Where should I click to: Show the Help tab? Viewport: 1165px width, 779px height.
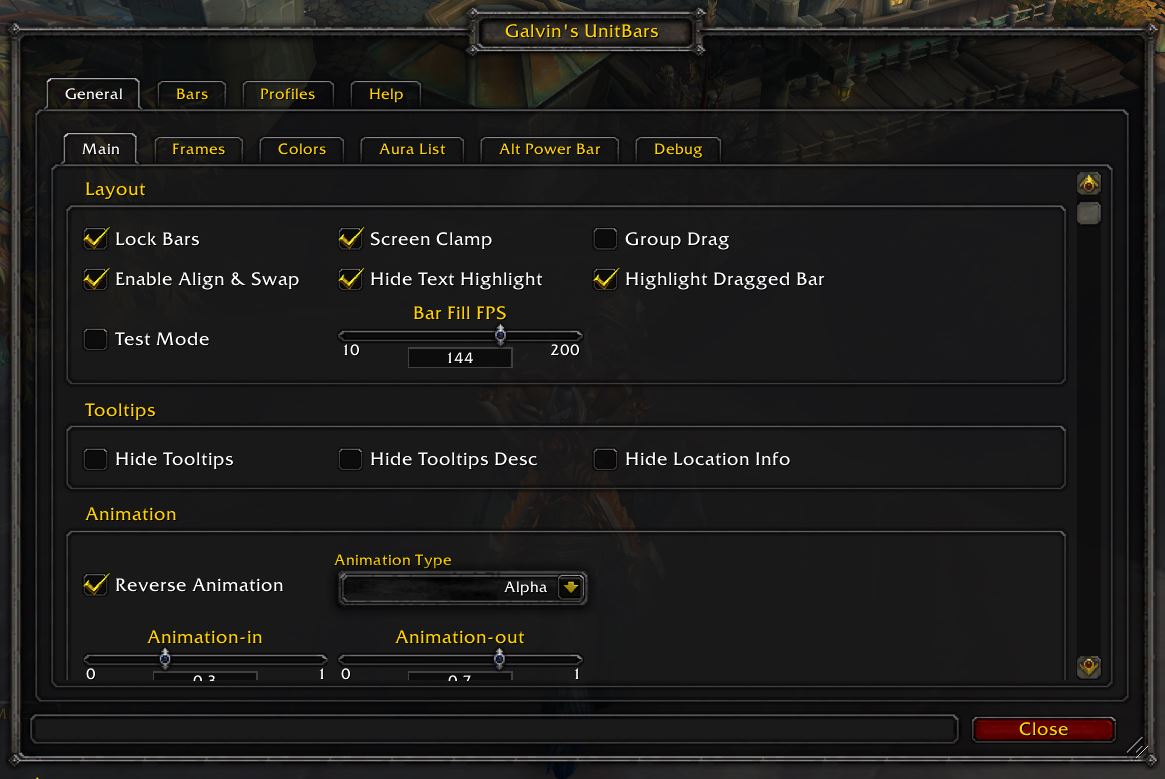(x=385, y=94)
